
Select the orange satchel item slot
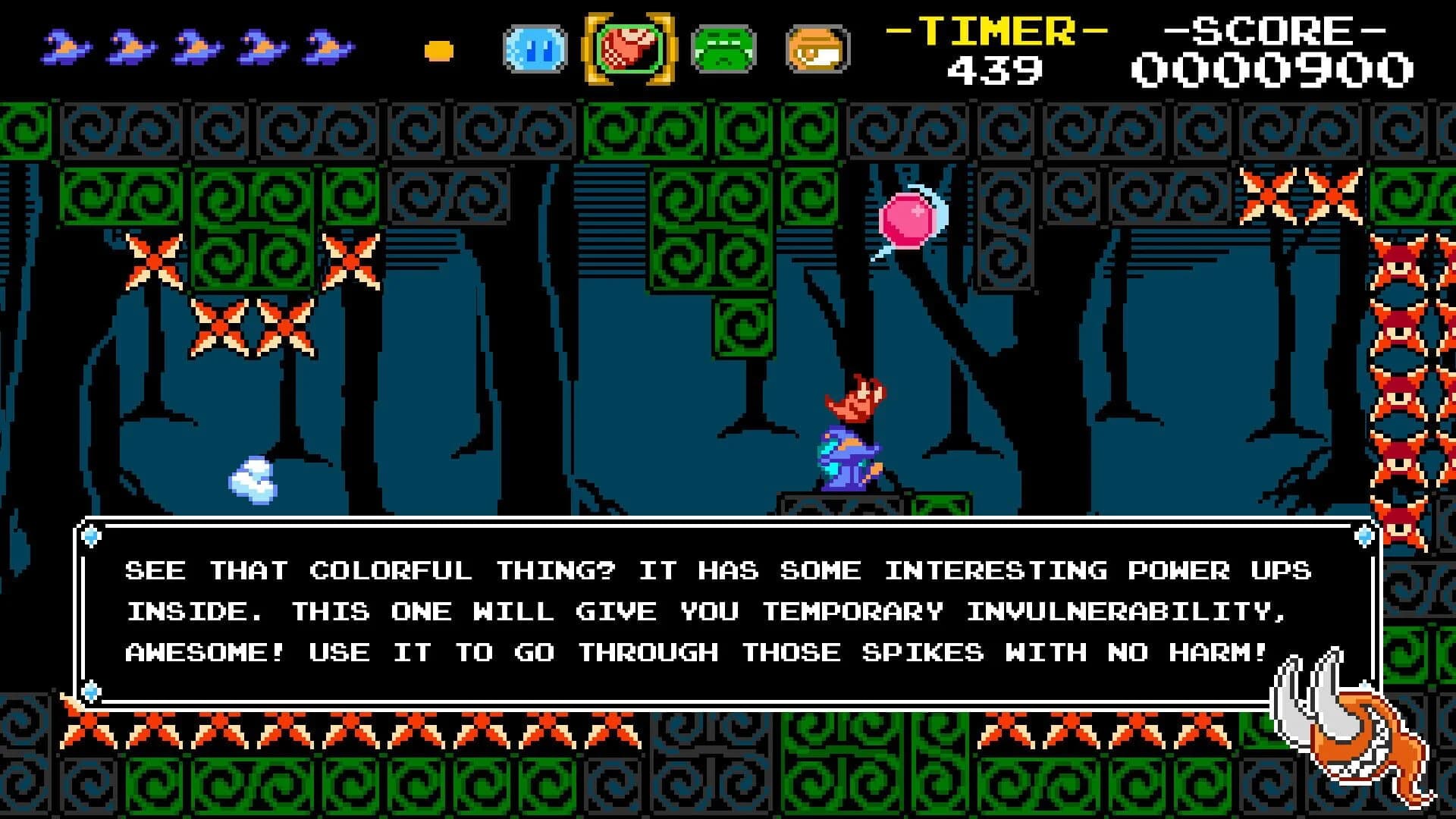pos(814,48)
